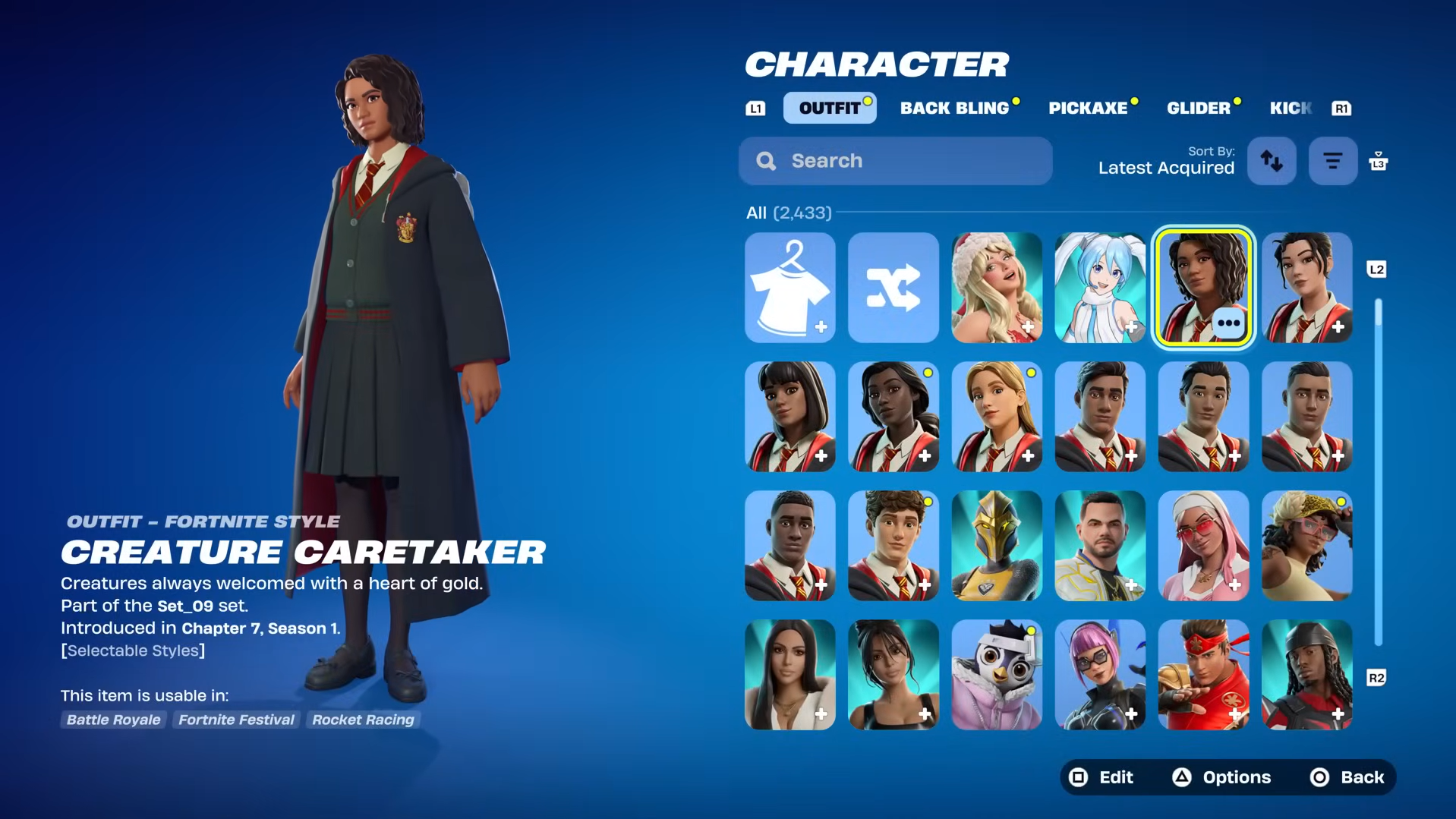Select the pink-haired cat mask outfit
Image resolution: width=1456 pixels, height=819 pixels.
tap(1099, 675)
